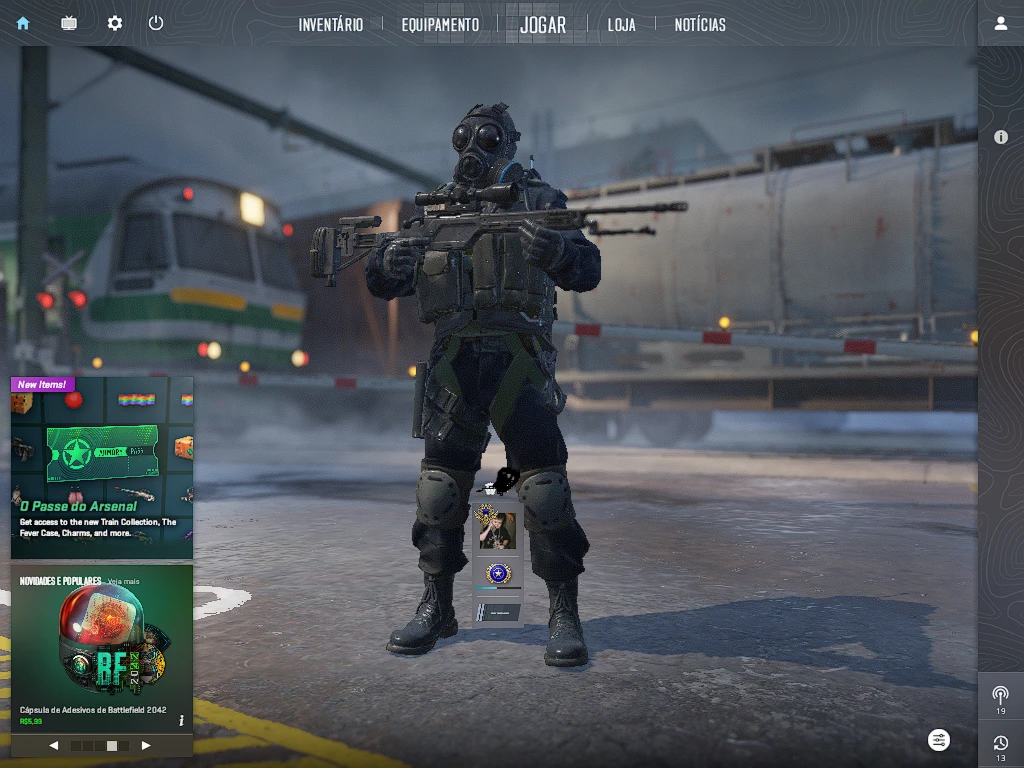Open the Loja store tab
This screenshot has width=1024, height=768.
pos(621,24)
